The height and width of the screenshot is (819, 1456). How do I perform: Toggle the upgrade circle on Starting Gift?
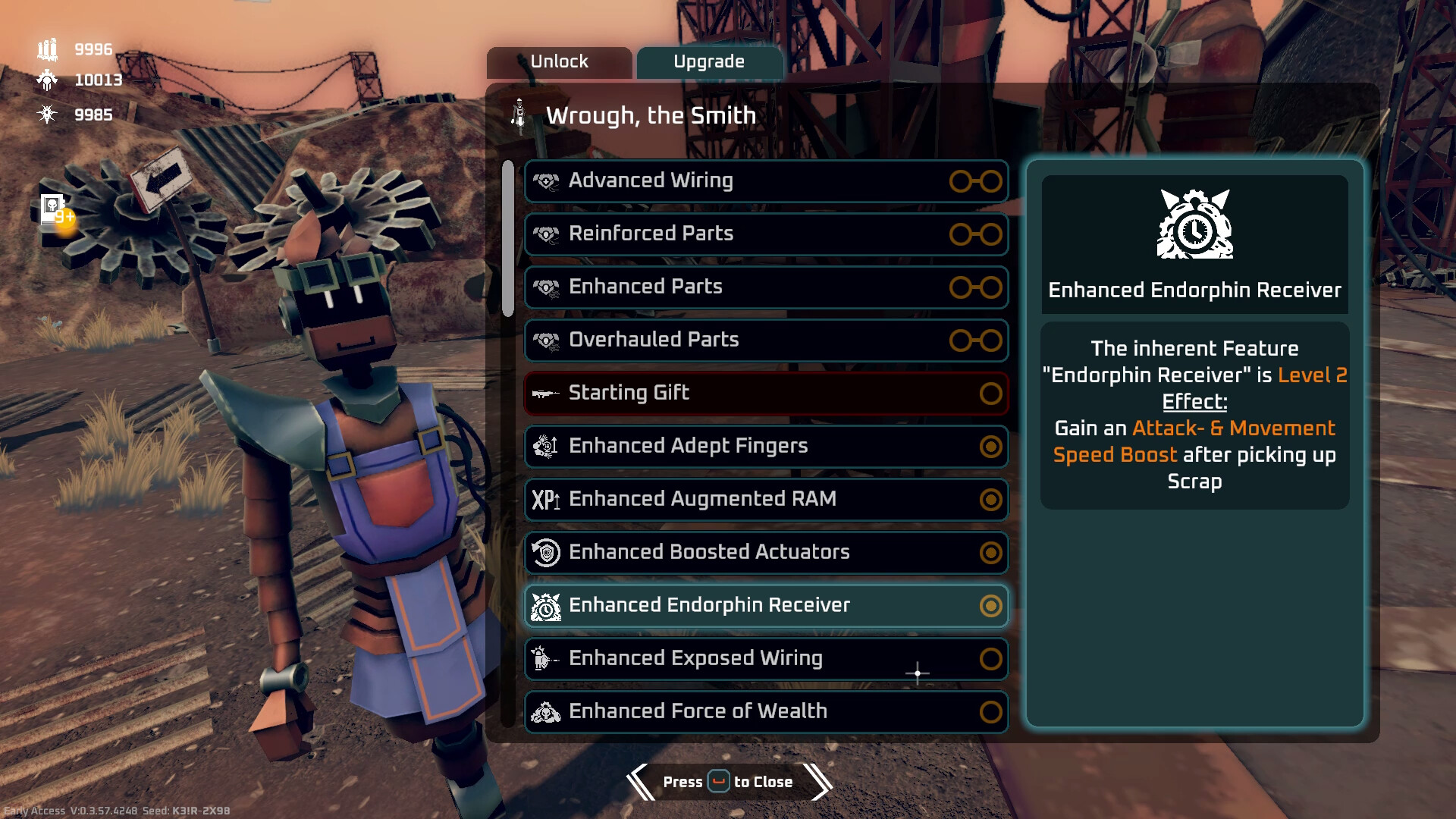[x=990, y=393]
